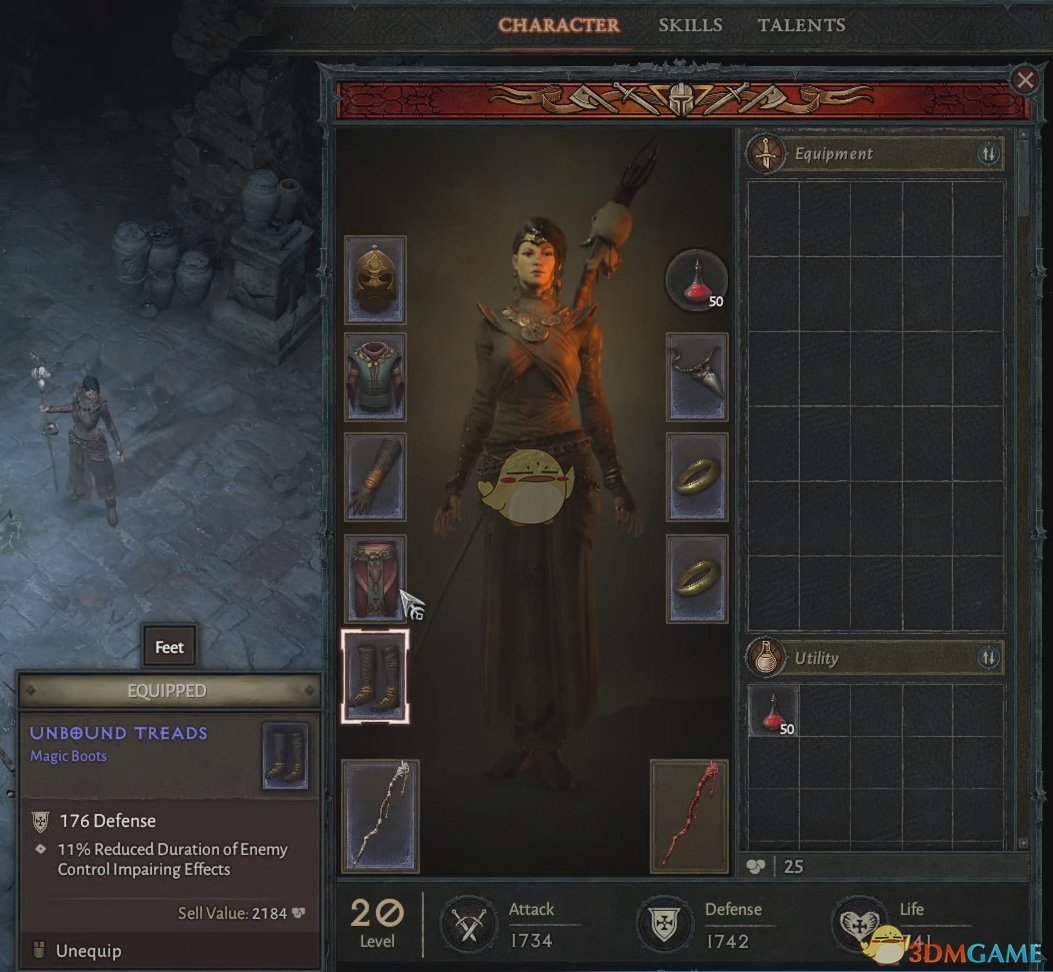Screen dimensions: 1053x972
Task: Choose the equipped pants slot
Action: [375, 577]
